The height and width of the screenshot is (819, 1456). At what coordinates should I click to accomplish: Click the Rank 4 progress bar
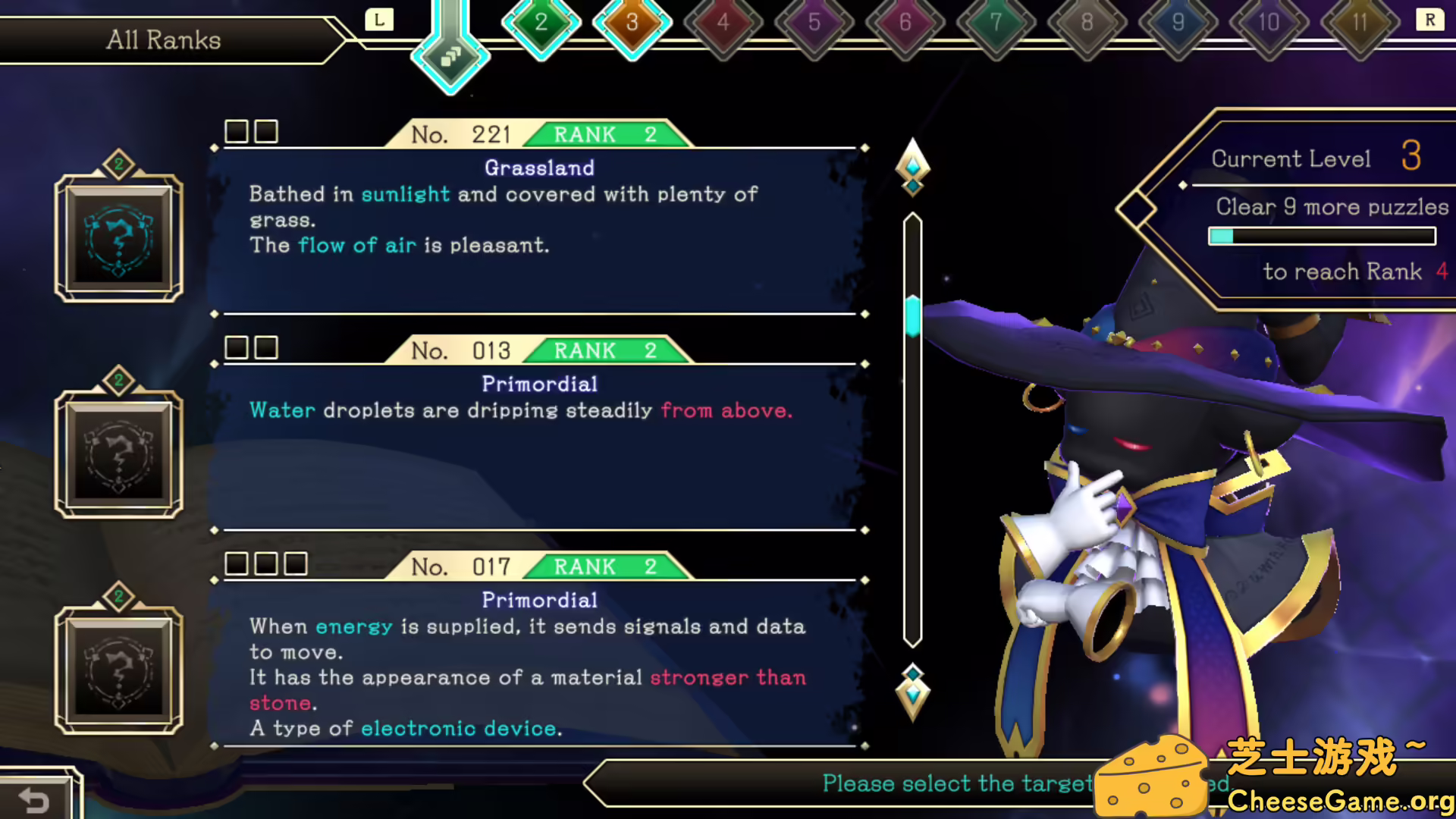1322,236
